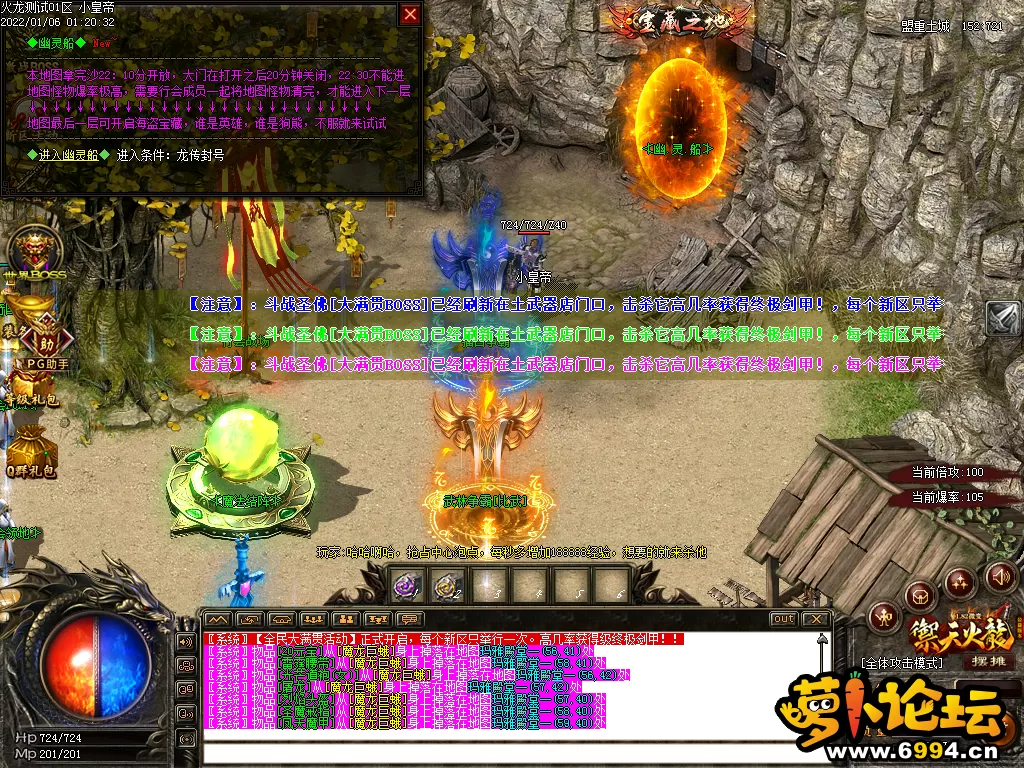Close the chat window with X
The width and height of the screenshot is (1024, 768).
pos(816,619)
